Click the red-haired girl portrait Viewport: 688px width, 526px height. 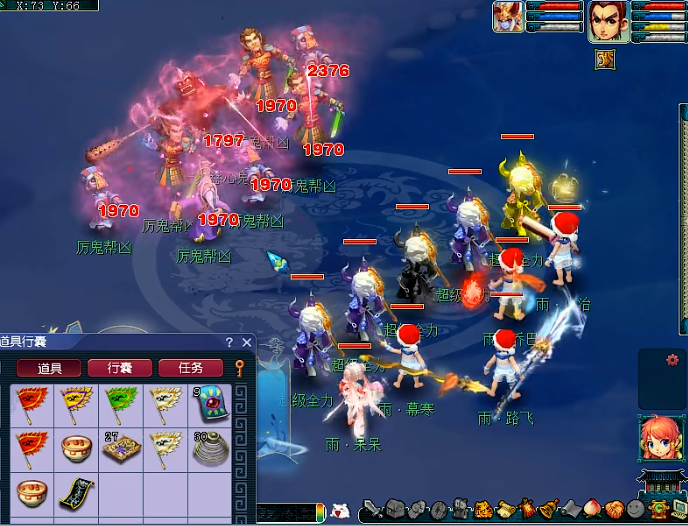(659, 435)
